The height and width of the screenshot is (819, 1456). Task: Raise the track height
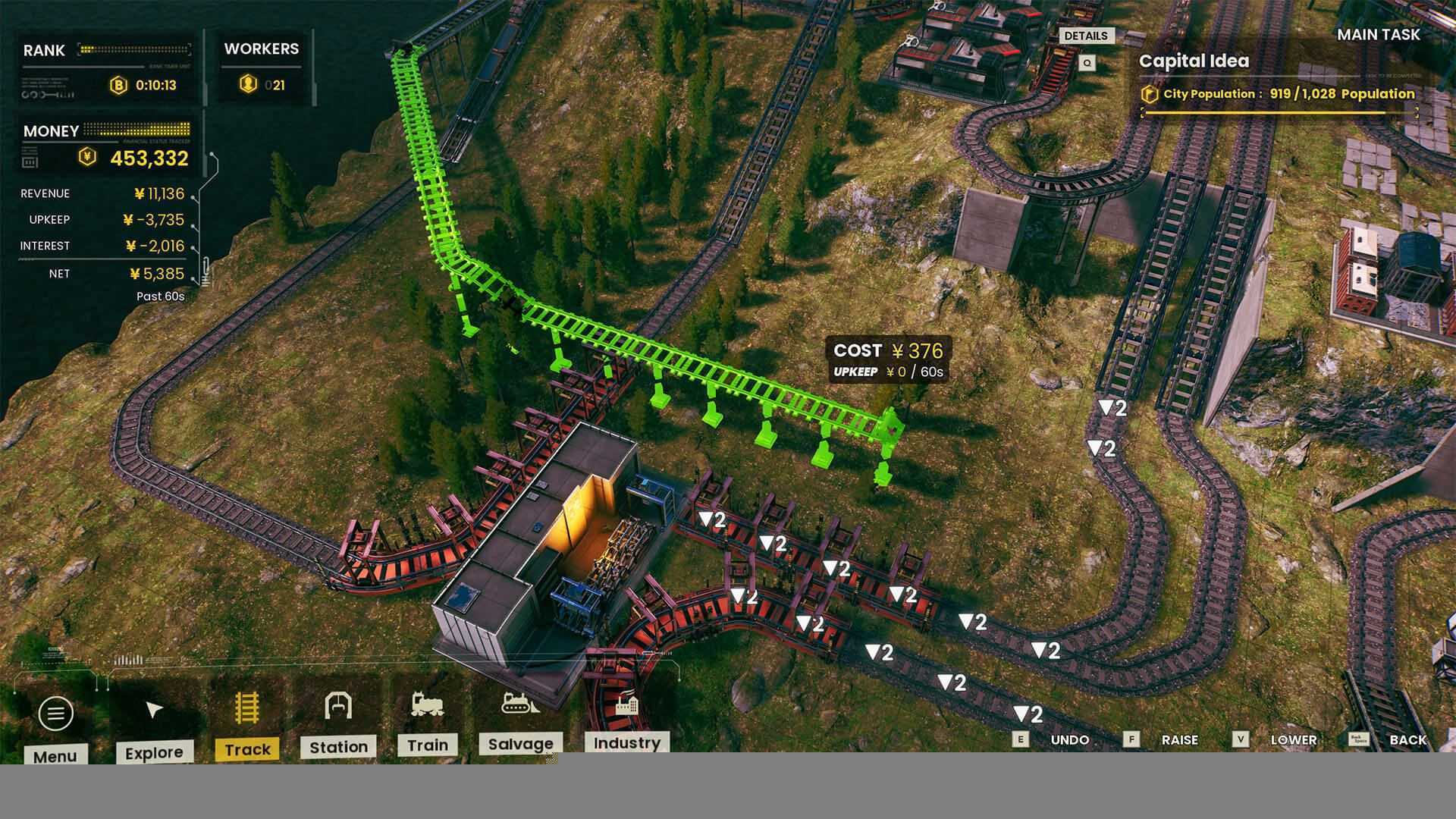tap(1179, 739)
